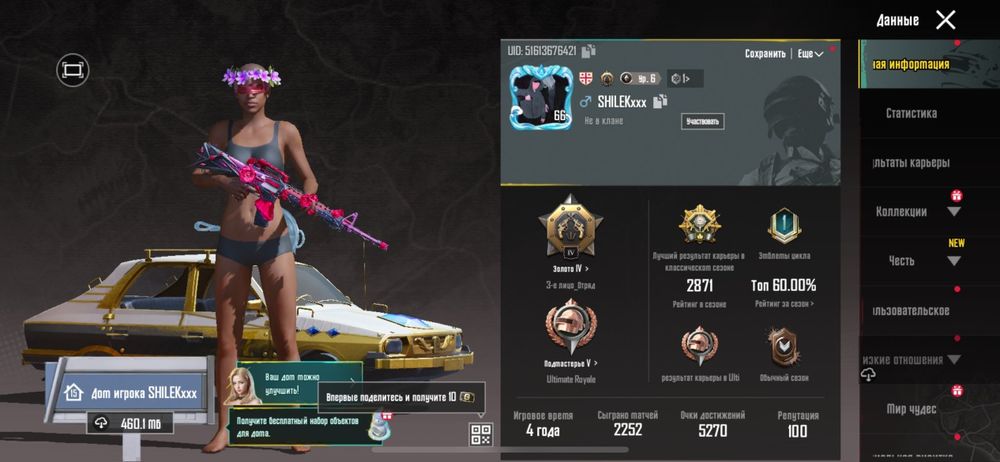Toggle the fullscreen character view icon
Image resolution: width=1000 pixels, height=462 pixels.
point(73,69)
